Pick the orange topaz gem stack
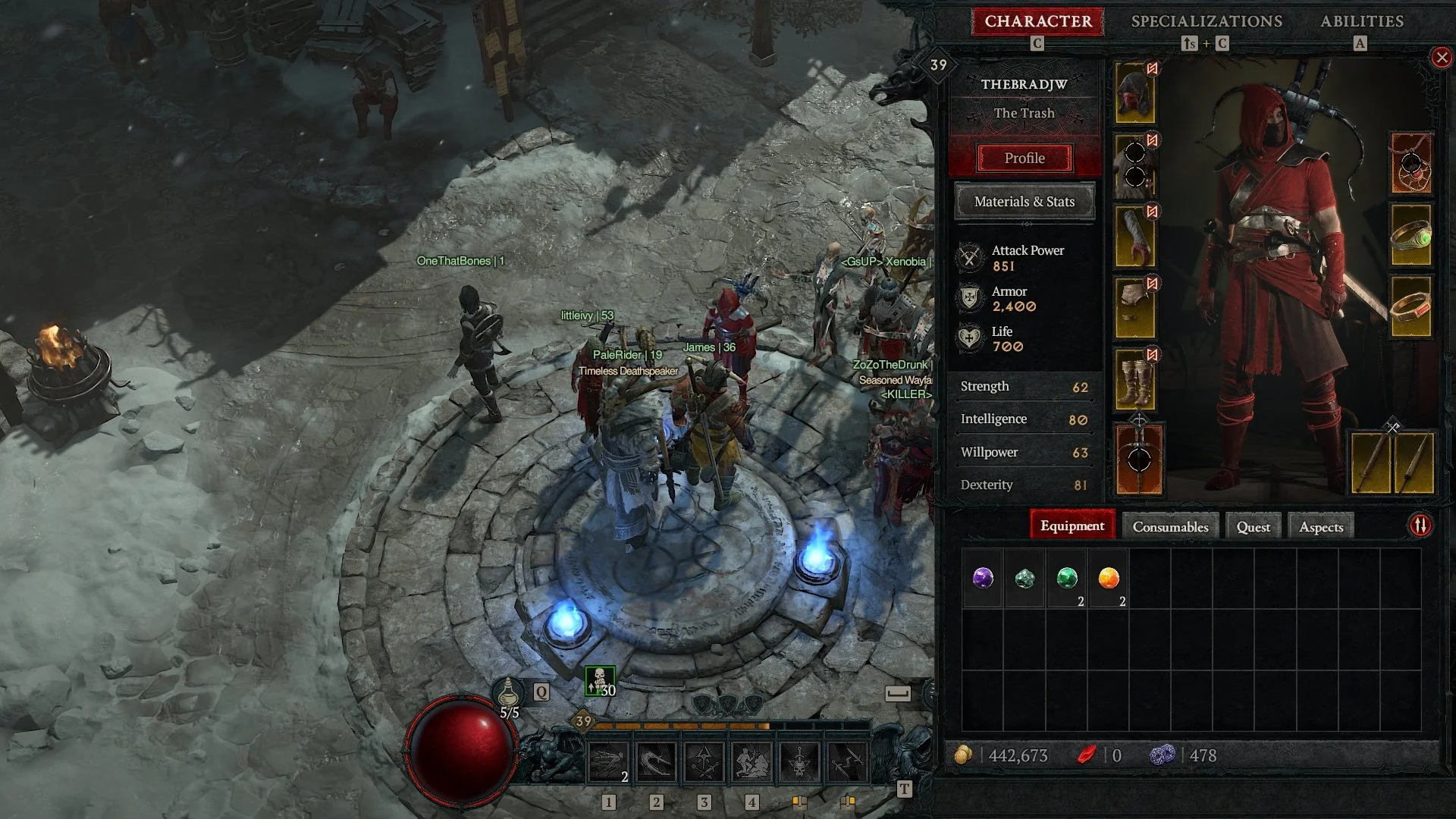 1108,579
